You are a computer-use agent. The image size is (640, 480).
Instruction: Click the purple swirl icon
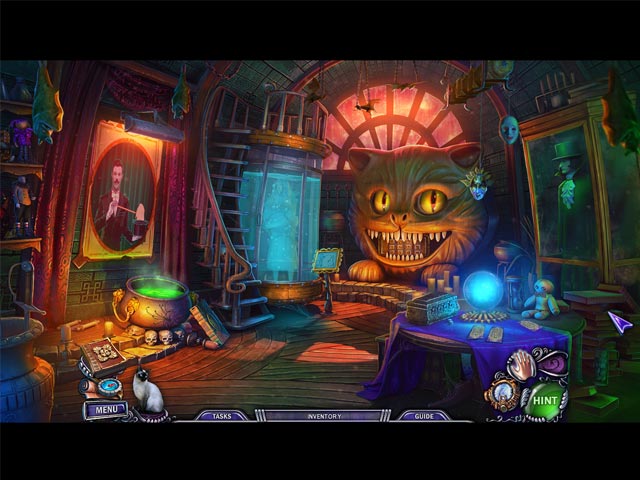[x=555, y=364]
